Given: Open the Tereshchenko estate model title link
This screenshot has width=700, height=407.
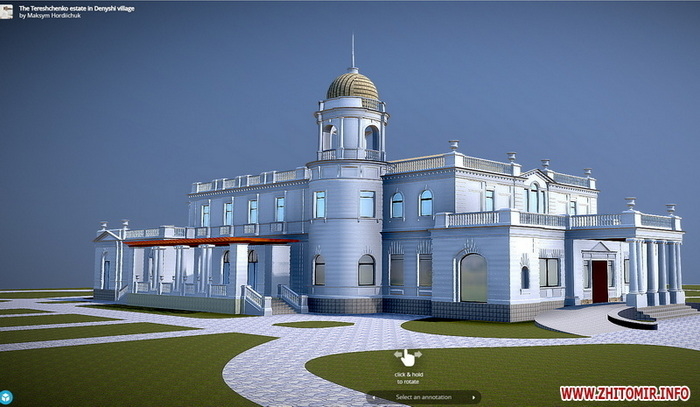Looking at the screenshot, I should tap(76, 7).
